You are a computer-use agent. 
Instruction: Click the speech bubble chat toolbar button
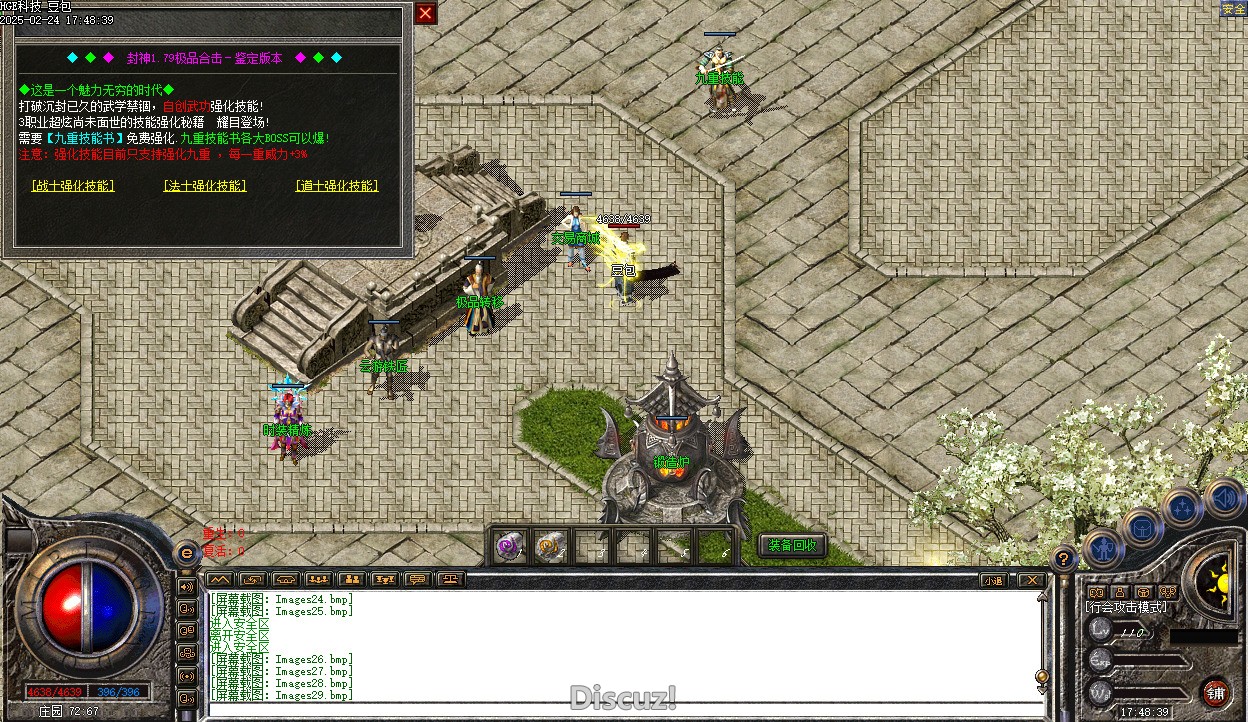418,579
